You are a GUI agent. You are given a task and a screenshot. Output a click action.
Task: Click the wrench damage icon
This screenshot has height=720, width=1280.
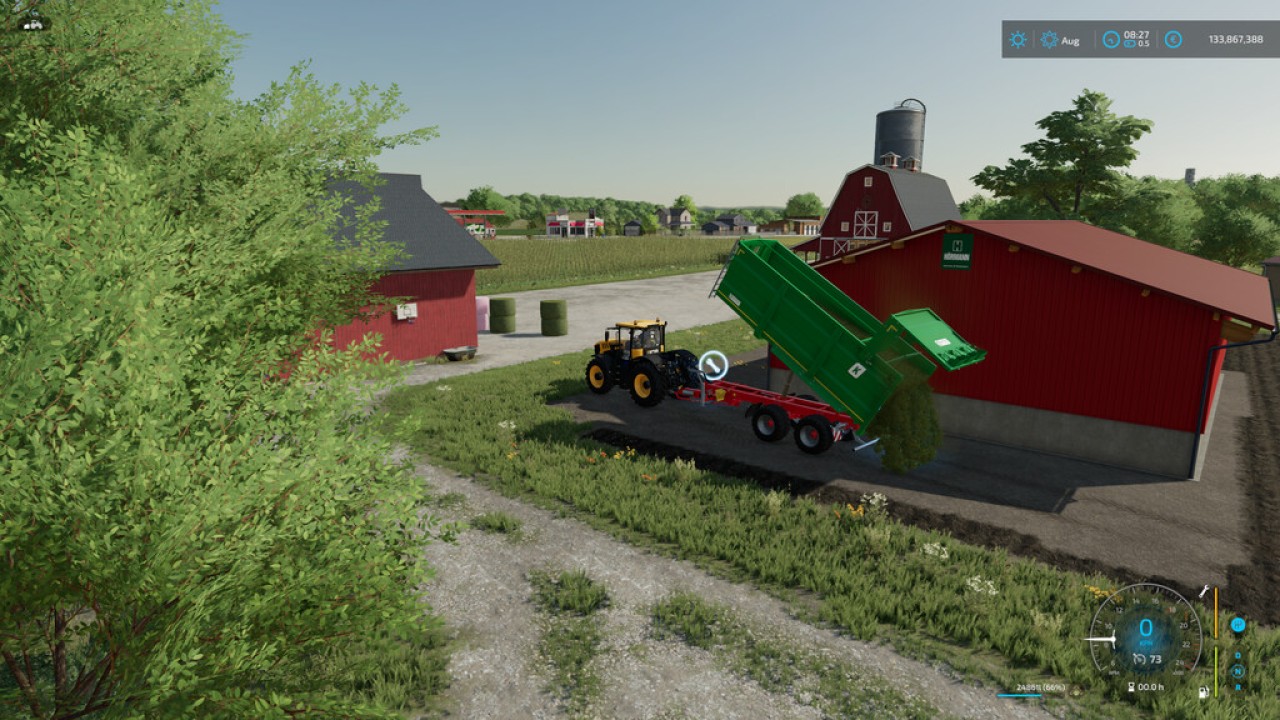click(1203, 592)
